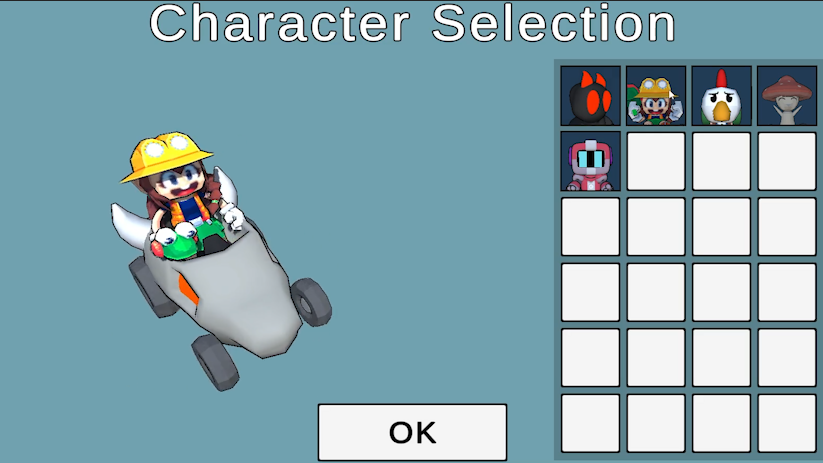
Task: Choose the pink robot character portrait
Action: pyautogui.click(x=590, y=161)
